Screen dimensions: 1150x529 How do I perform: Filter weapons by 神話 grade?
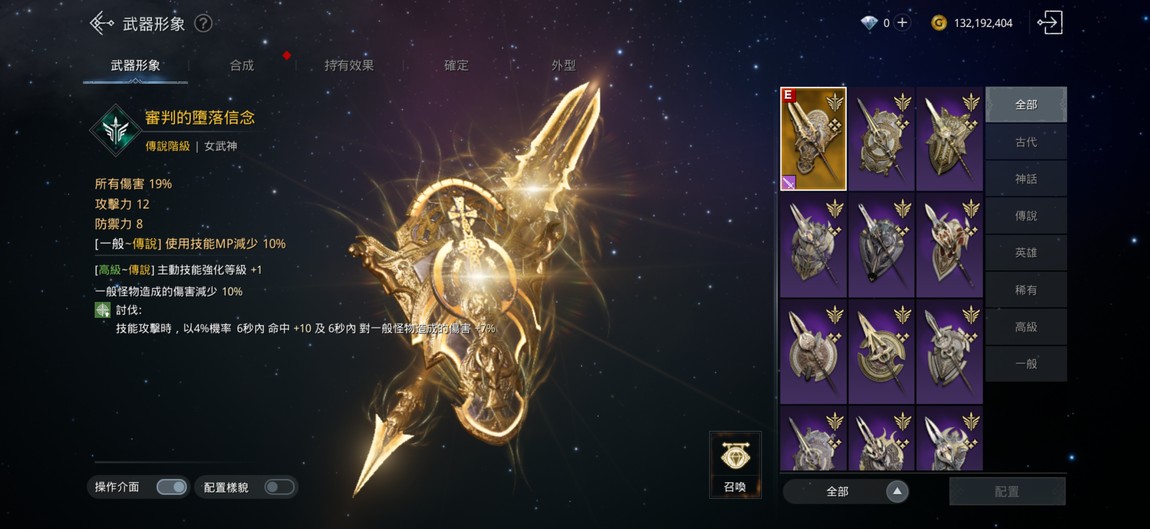[x=1026, y=179]
